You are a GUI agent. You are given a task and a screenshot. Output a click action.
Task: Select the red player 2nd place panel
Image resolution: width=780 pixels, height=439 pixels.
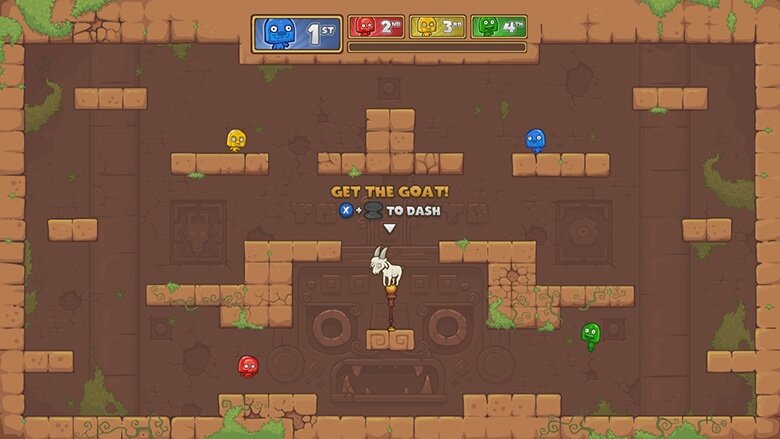click(376, 26)
